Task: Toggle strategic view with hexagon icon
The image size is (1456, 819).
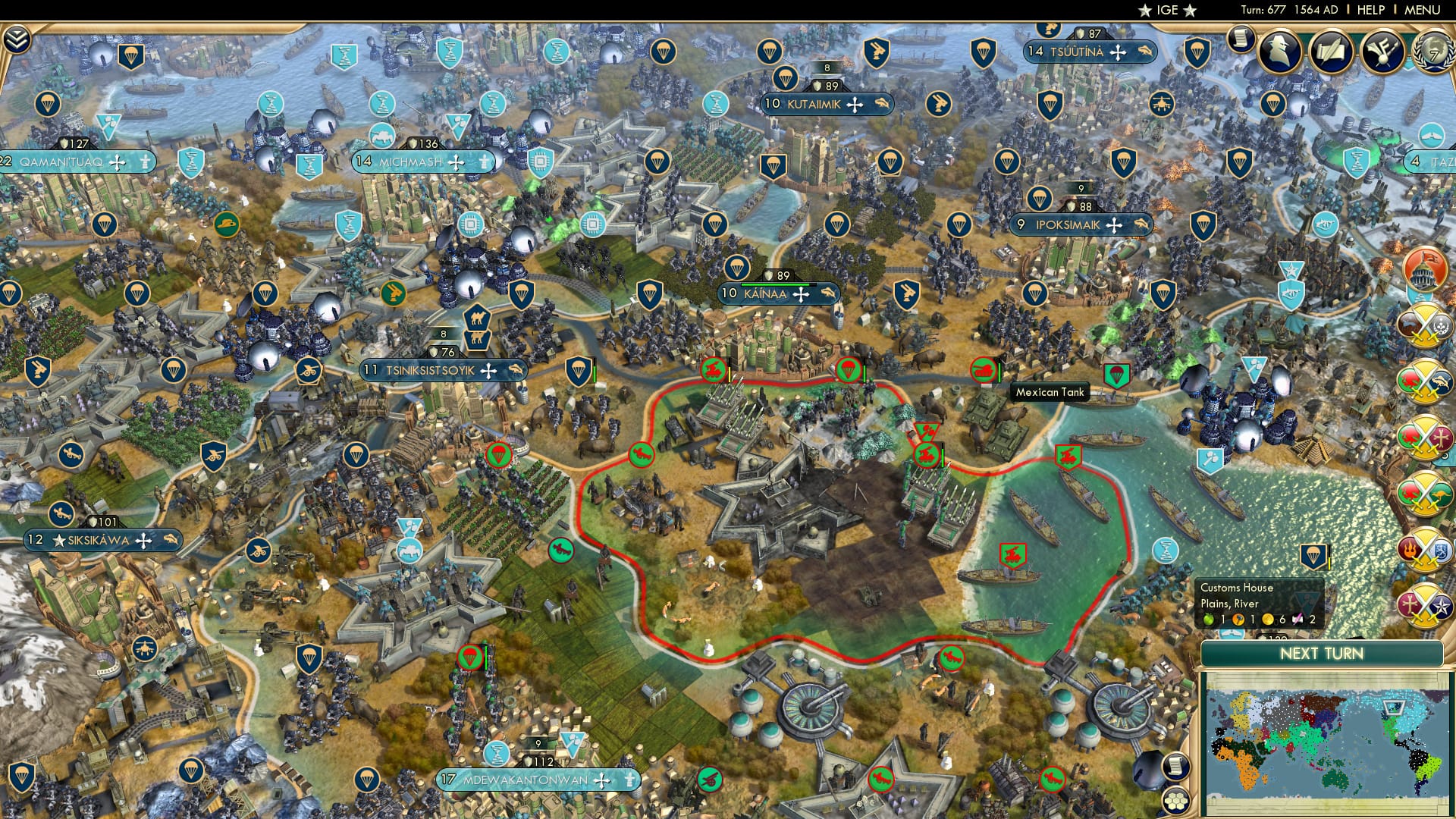Action: tap(1176, 802)
